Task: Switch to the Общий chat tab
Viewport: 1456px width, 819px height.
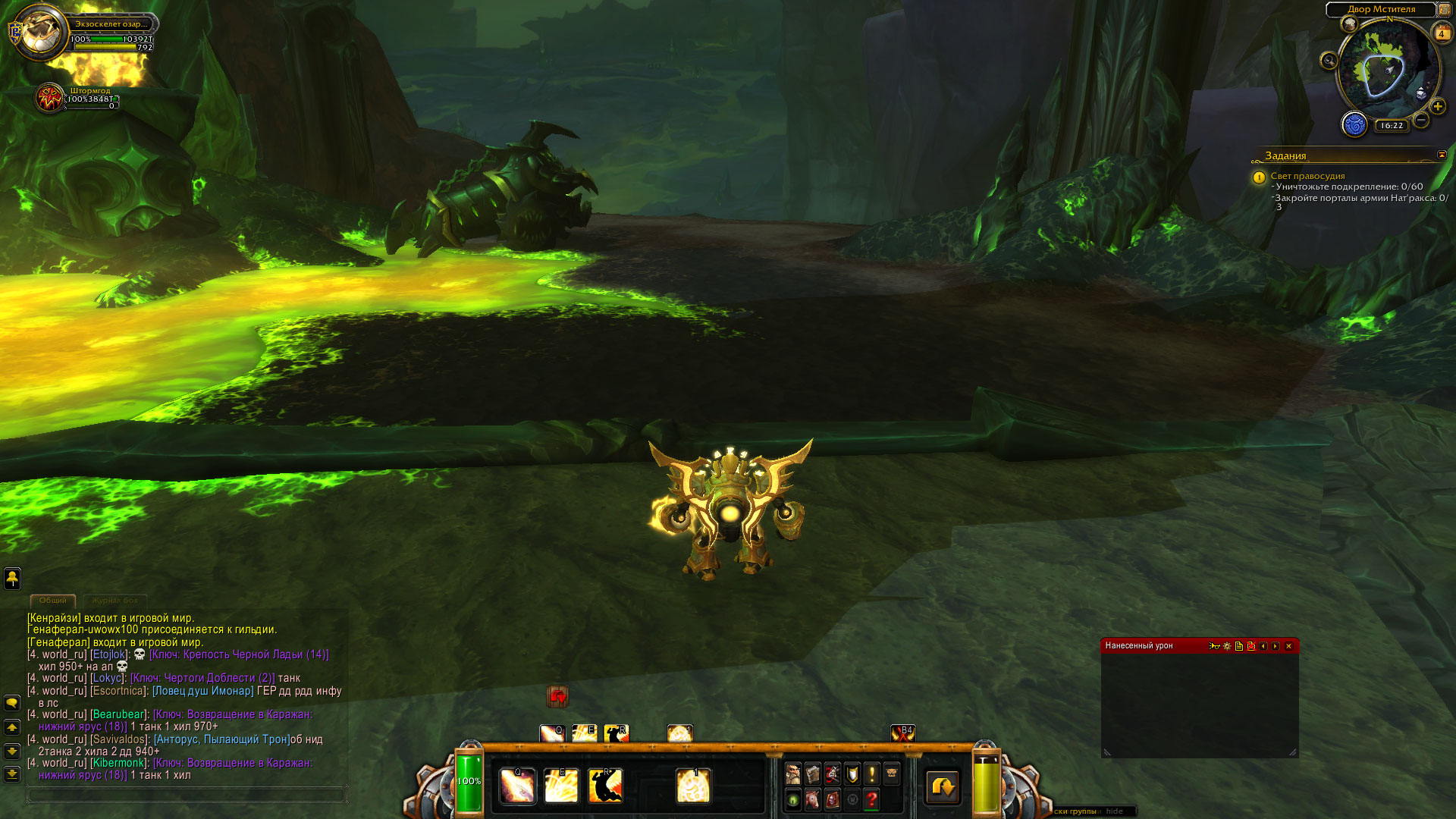Action: (x=53, y=600)
